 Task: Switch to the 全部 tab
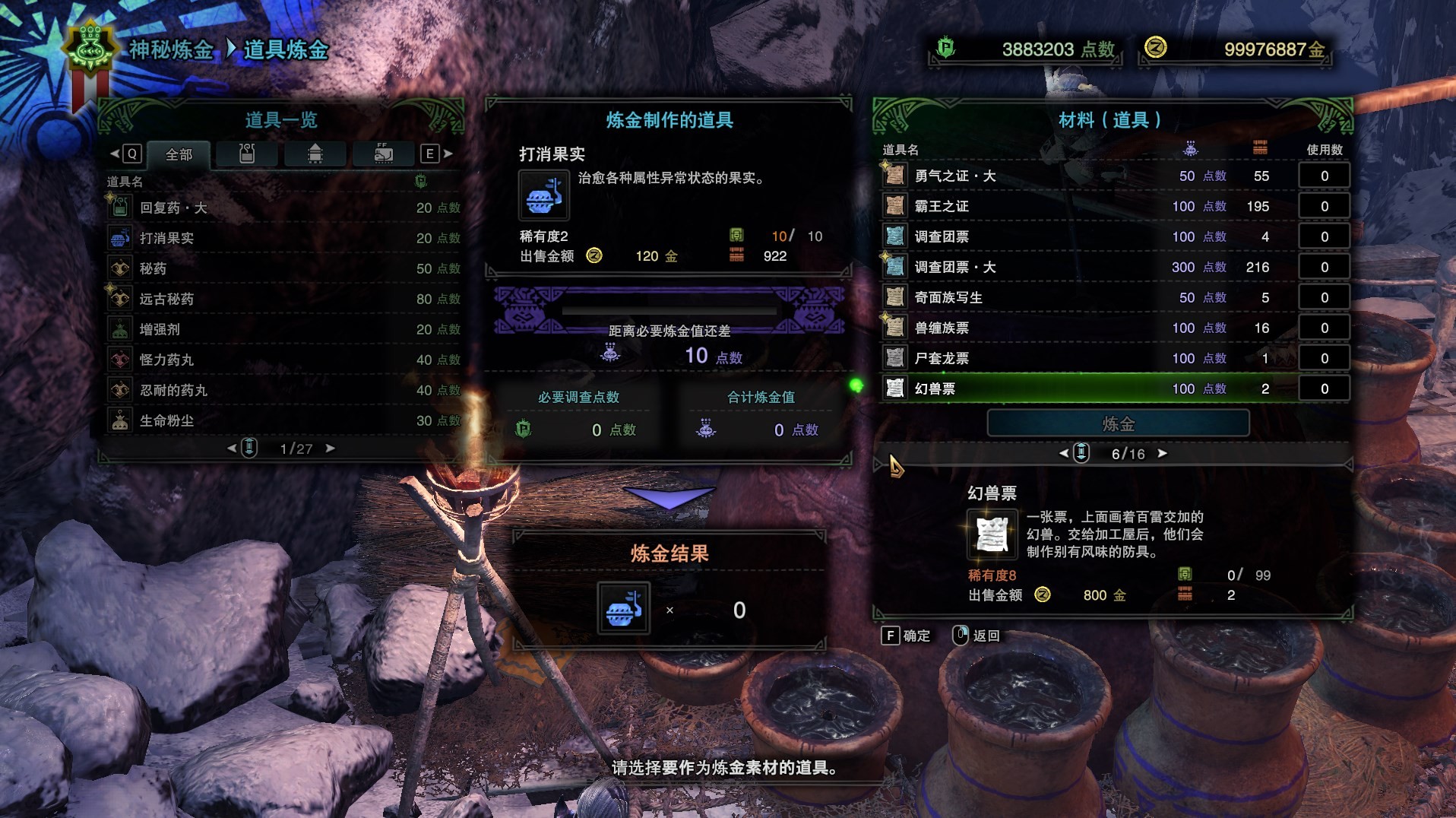179,154
